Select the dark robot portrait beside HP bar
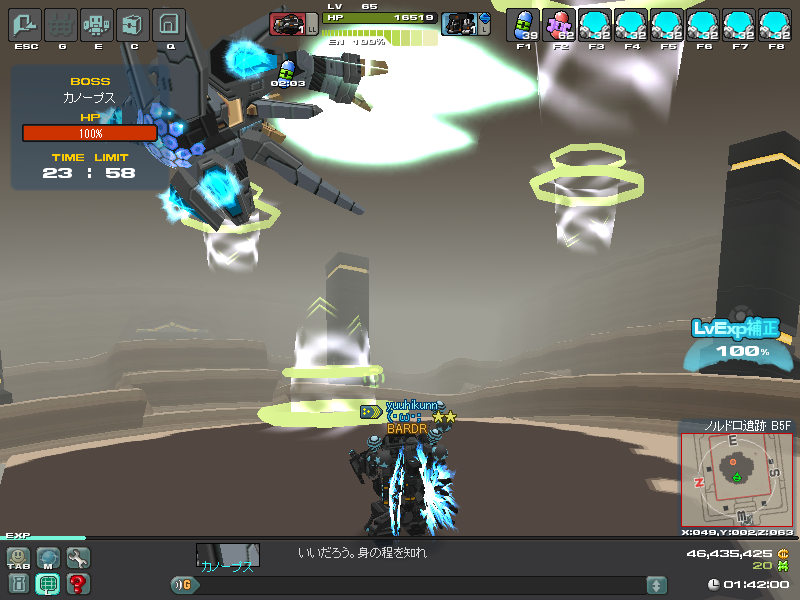This screenshot has height=600, width=800. [459, 24]
